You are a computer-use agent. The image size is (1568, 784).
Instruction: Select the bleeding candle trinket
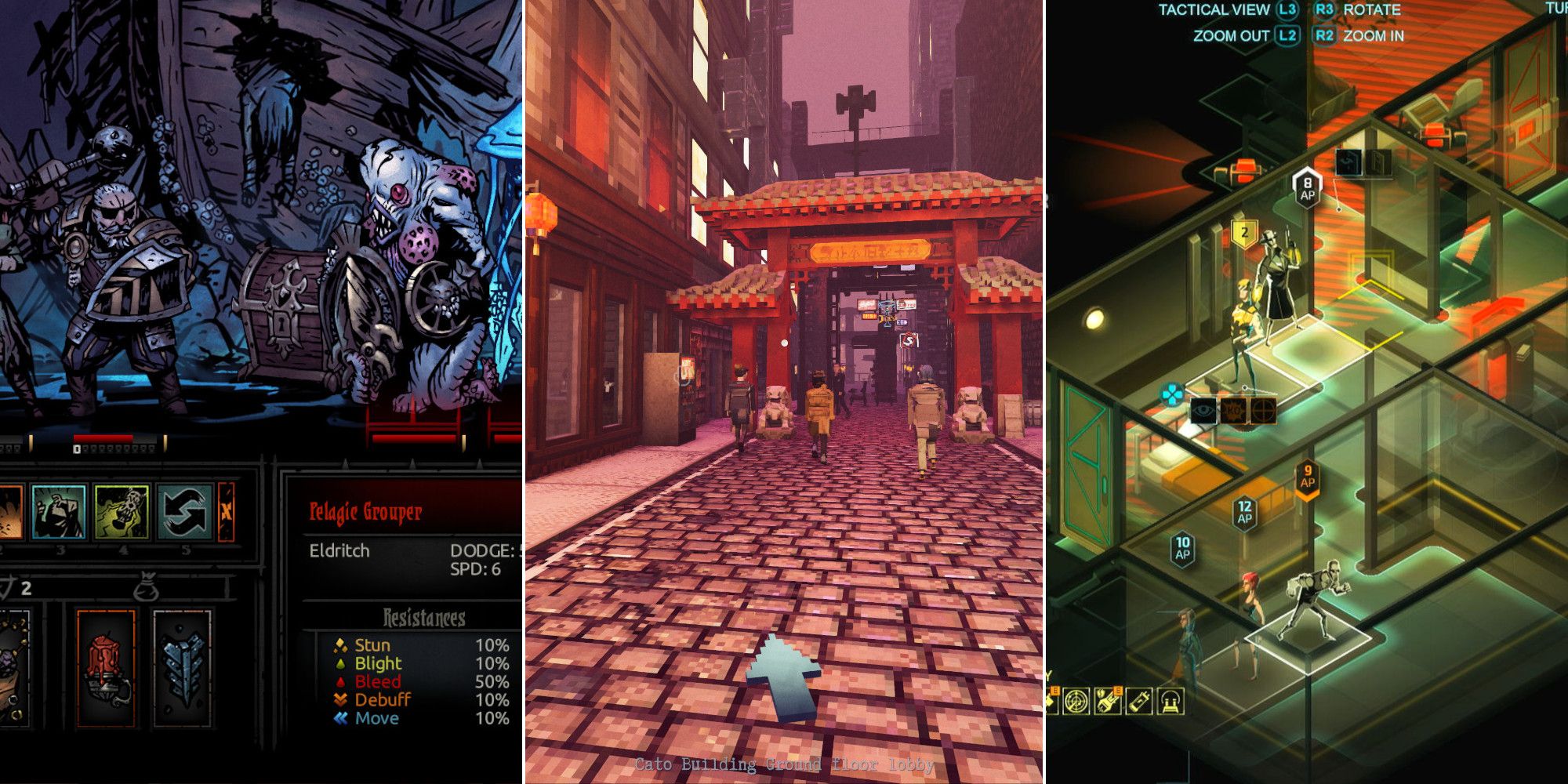pyautogui.click(x=105, y=666)
